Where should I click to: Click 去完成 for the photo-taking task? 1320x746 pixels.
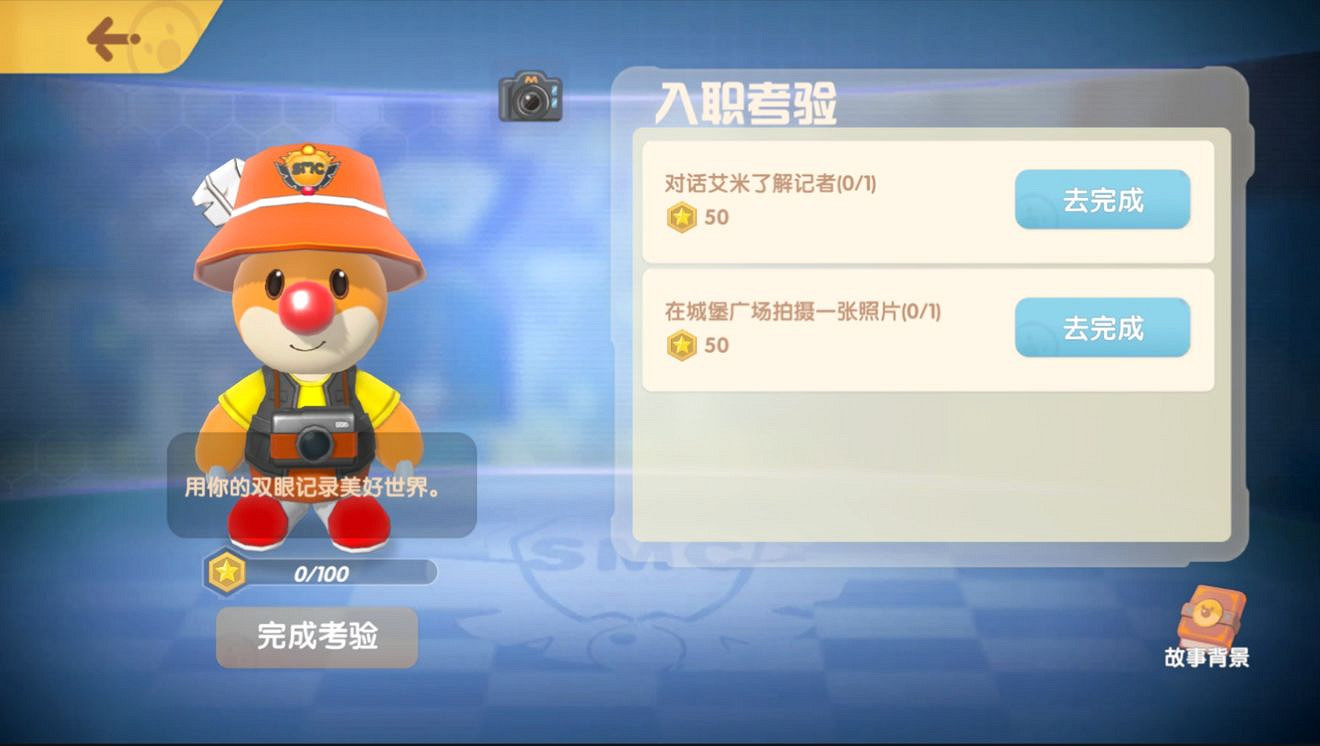(1103, 327)
